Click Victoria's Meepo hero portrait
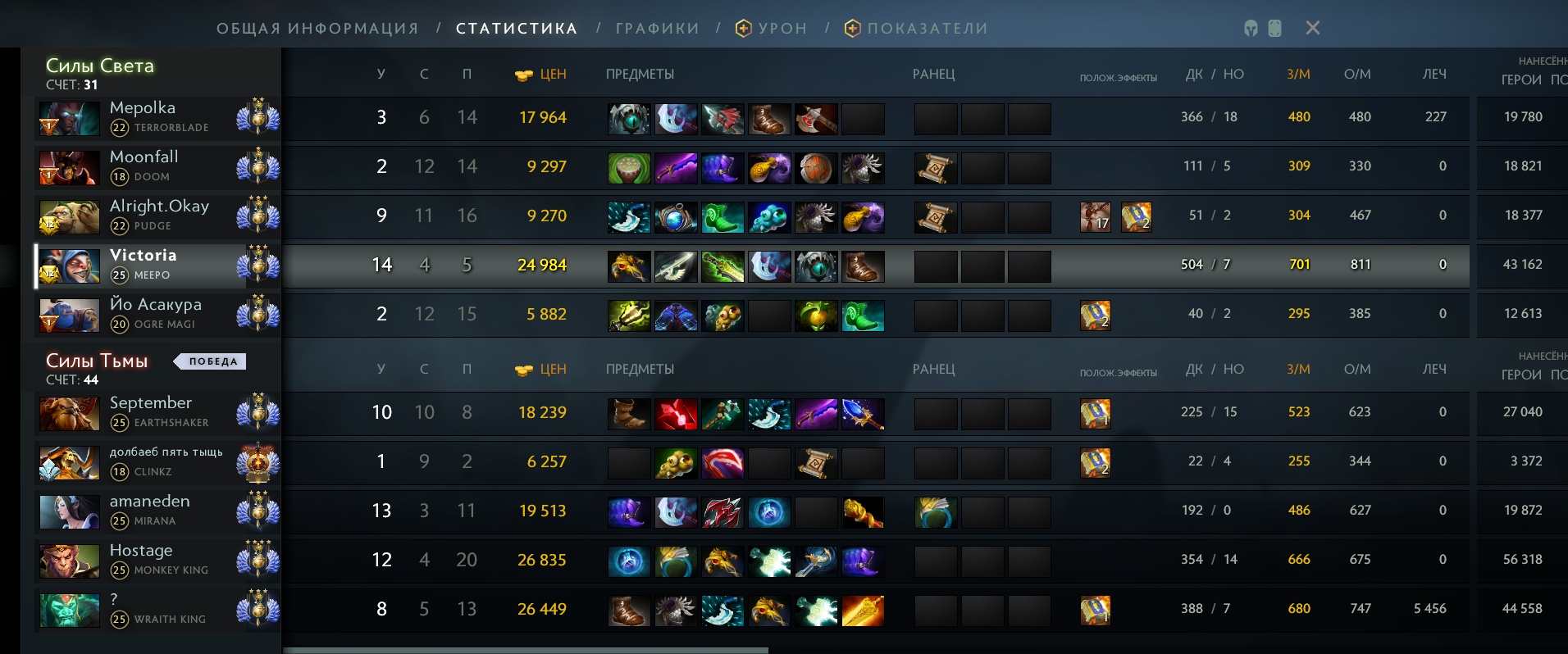The height and width of the screenshot is (654, 1568). (68, 265)
